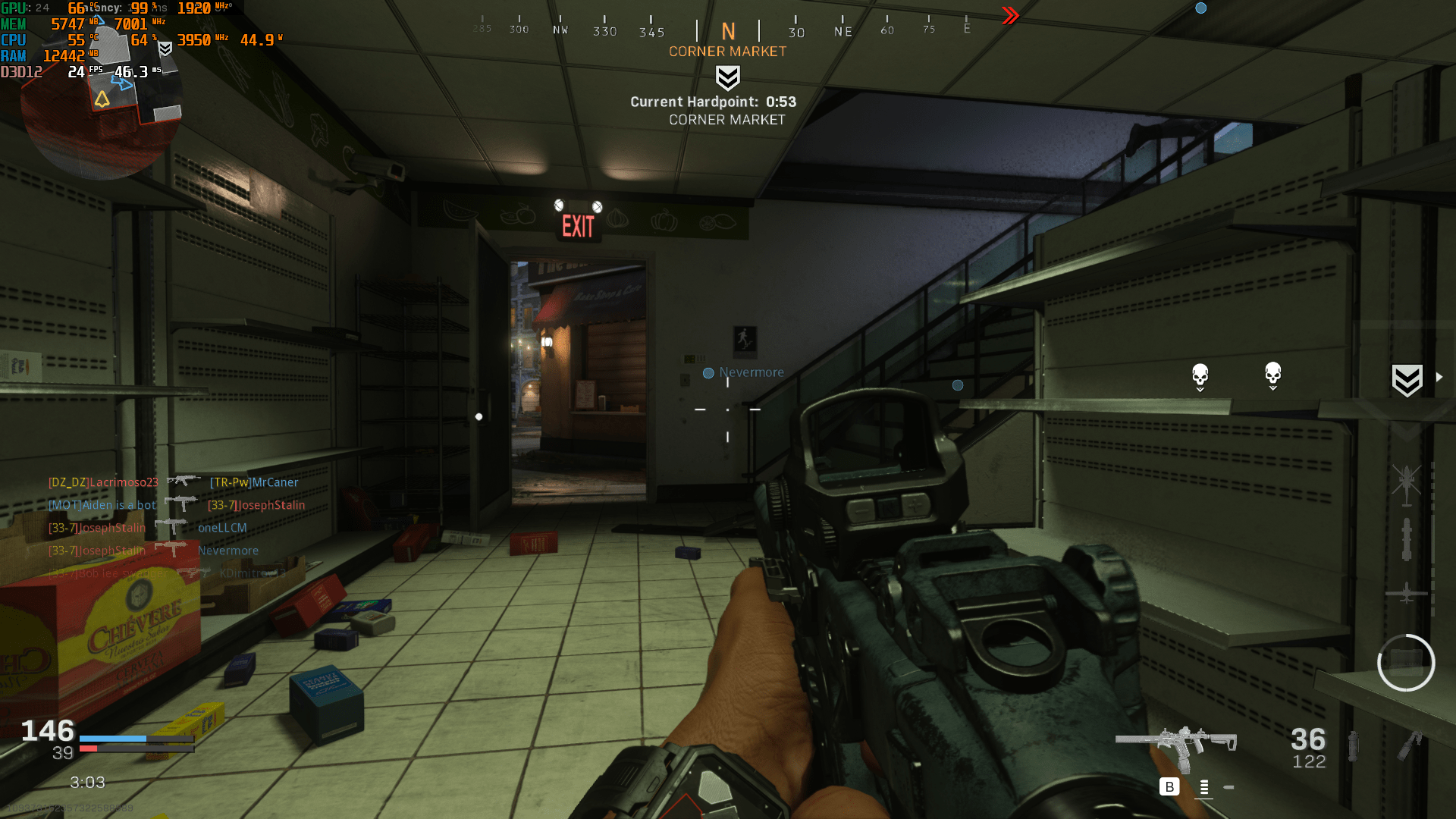Select the N heading on the compass
This screenshot has height=819, width=1456.
pos(728,32)
